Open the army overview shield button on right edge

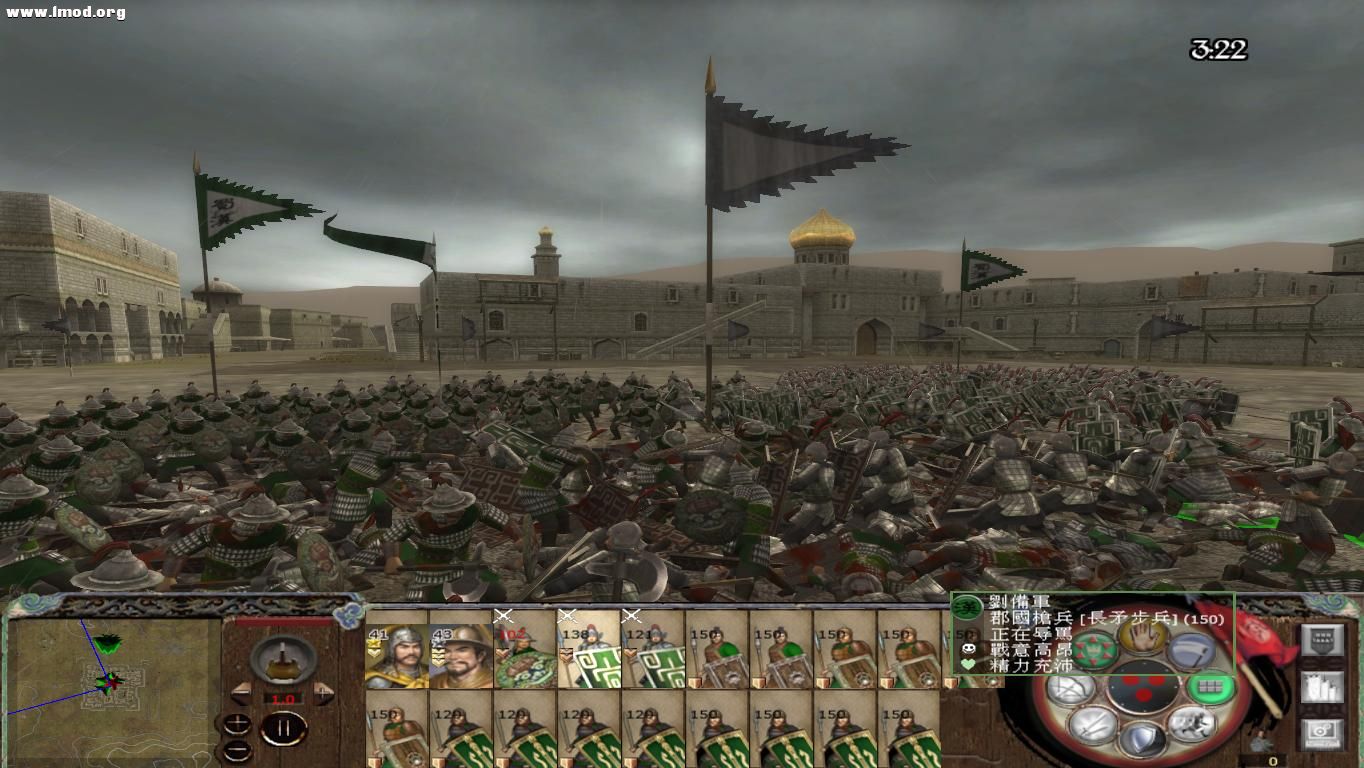tap(1323, 639)
